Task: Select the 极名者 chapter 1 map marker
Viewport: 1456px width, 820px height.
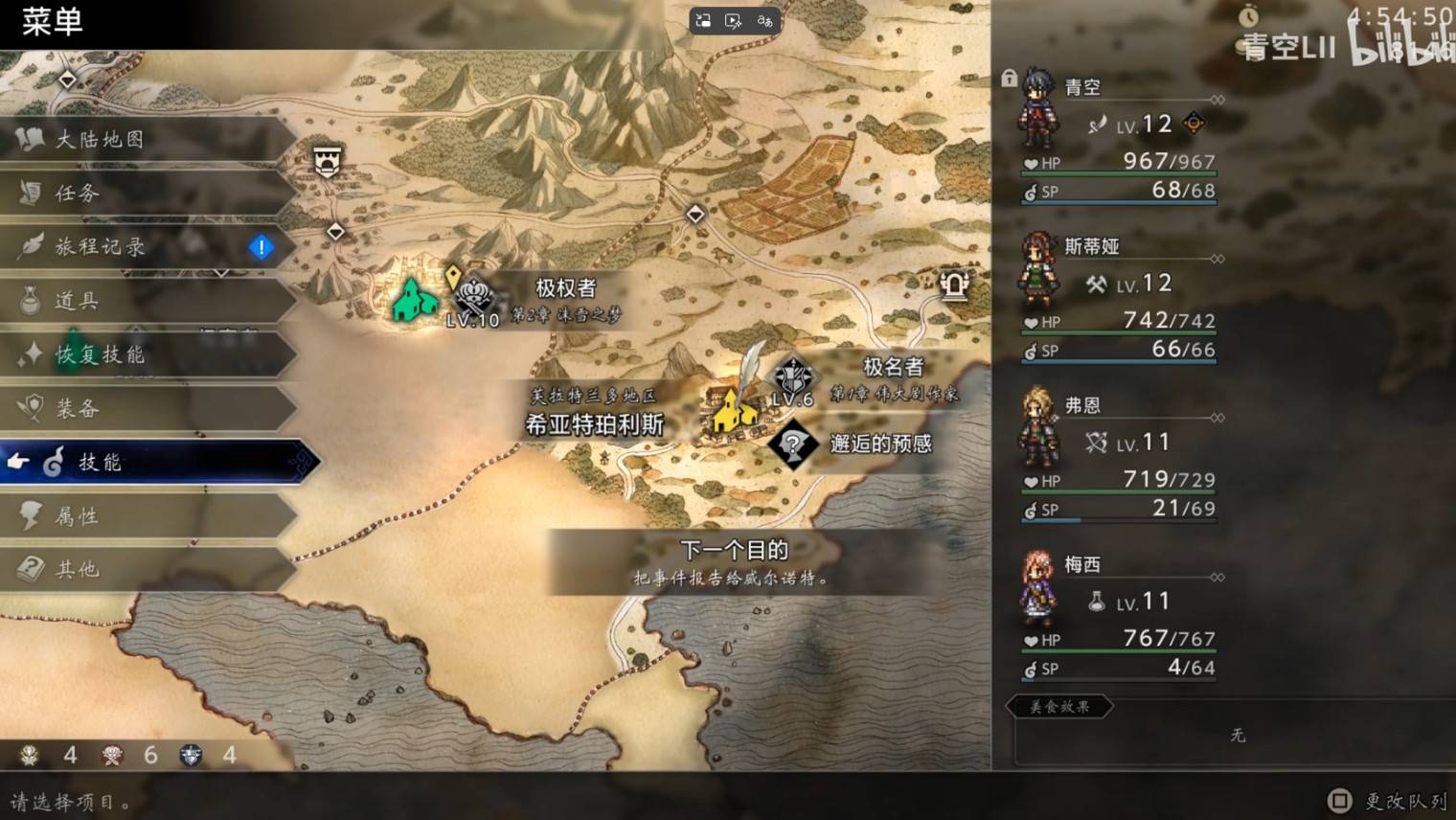Action: tap(793, 377)
